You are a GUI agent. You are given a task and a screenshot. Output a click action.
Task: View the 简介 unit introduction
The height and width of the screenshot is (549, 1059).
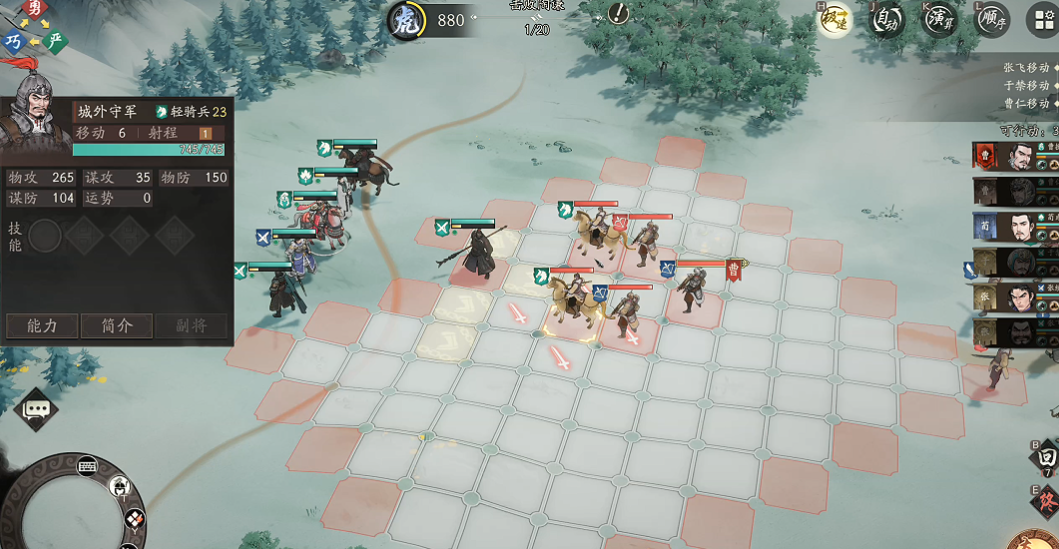[x=117, y=326]
